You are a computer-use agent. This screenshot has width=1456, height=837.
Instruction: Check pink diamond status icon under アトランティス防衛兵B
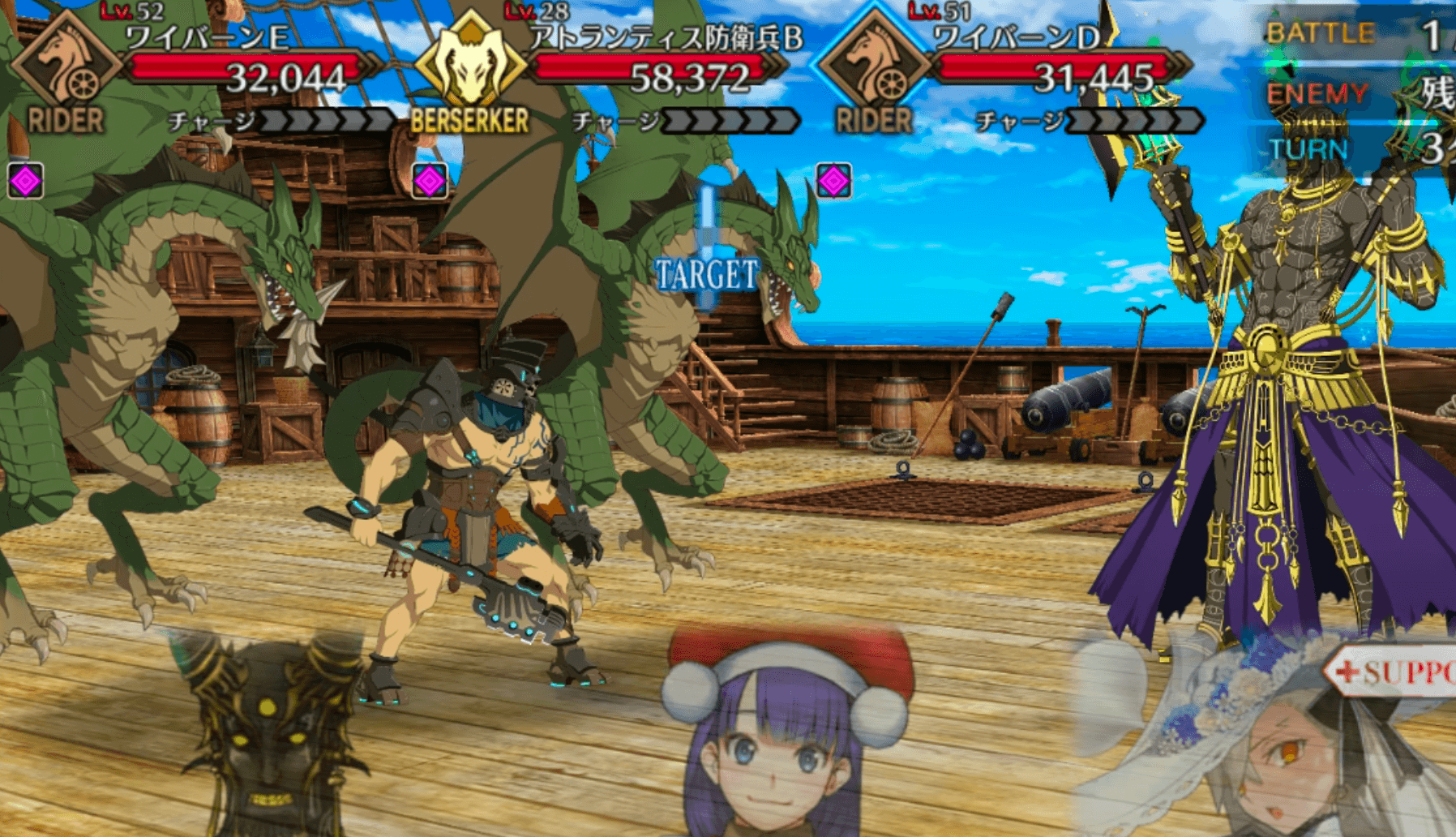coord(430,181)
